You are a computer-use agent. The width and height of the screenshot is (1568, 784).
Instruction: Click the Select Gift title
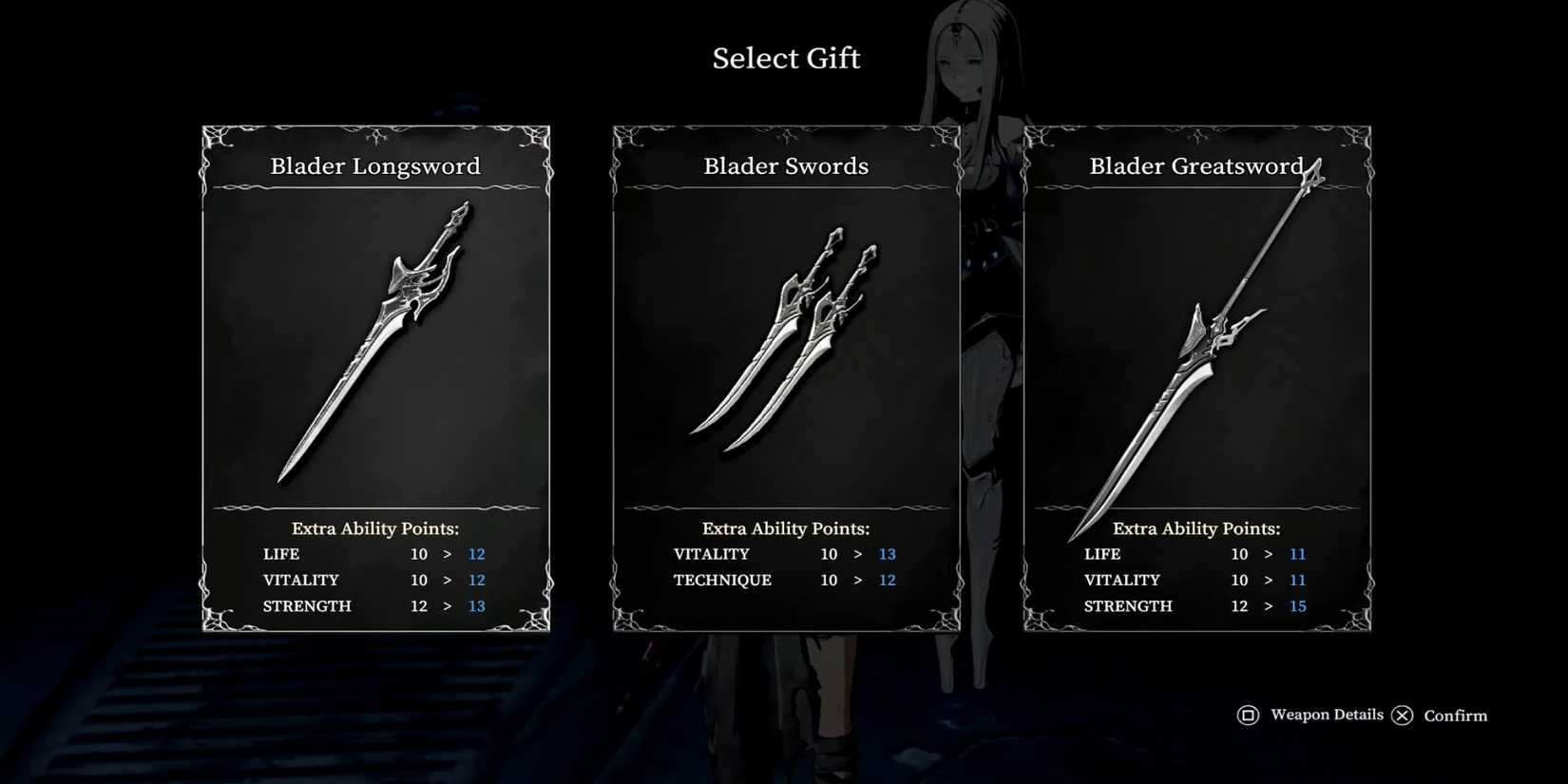(x=786, y=58)
